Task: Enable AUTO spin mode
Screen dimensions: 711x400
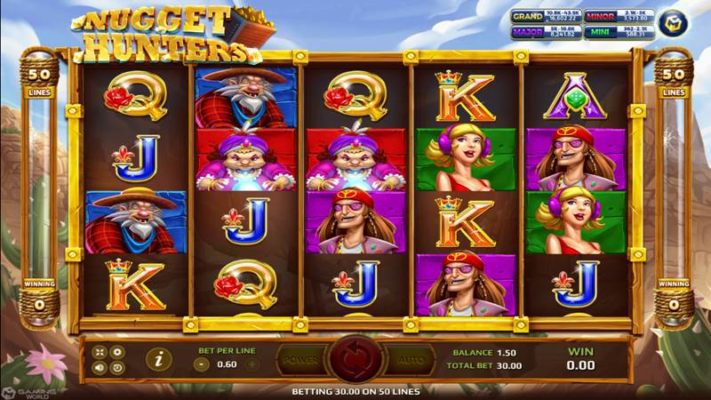Action: [406, 357]
